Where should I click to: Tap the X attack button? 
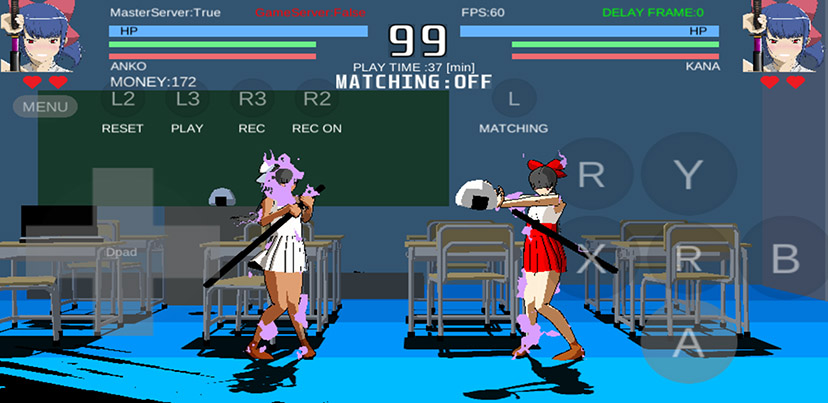coord(592,259)
